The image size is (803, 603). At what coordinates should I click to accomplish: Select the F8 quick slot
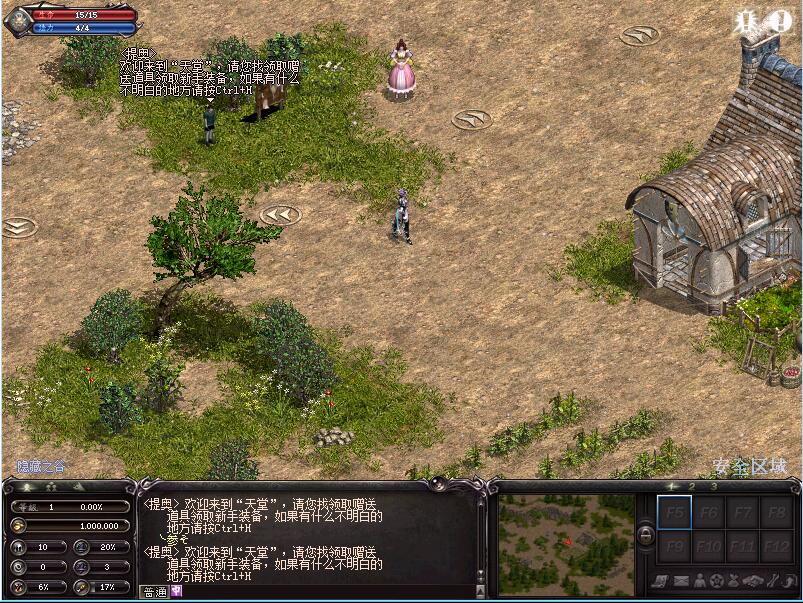point(777,512)
